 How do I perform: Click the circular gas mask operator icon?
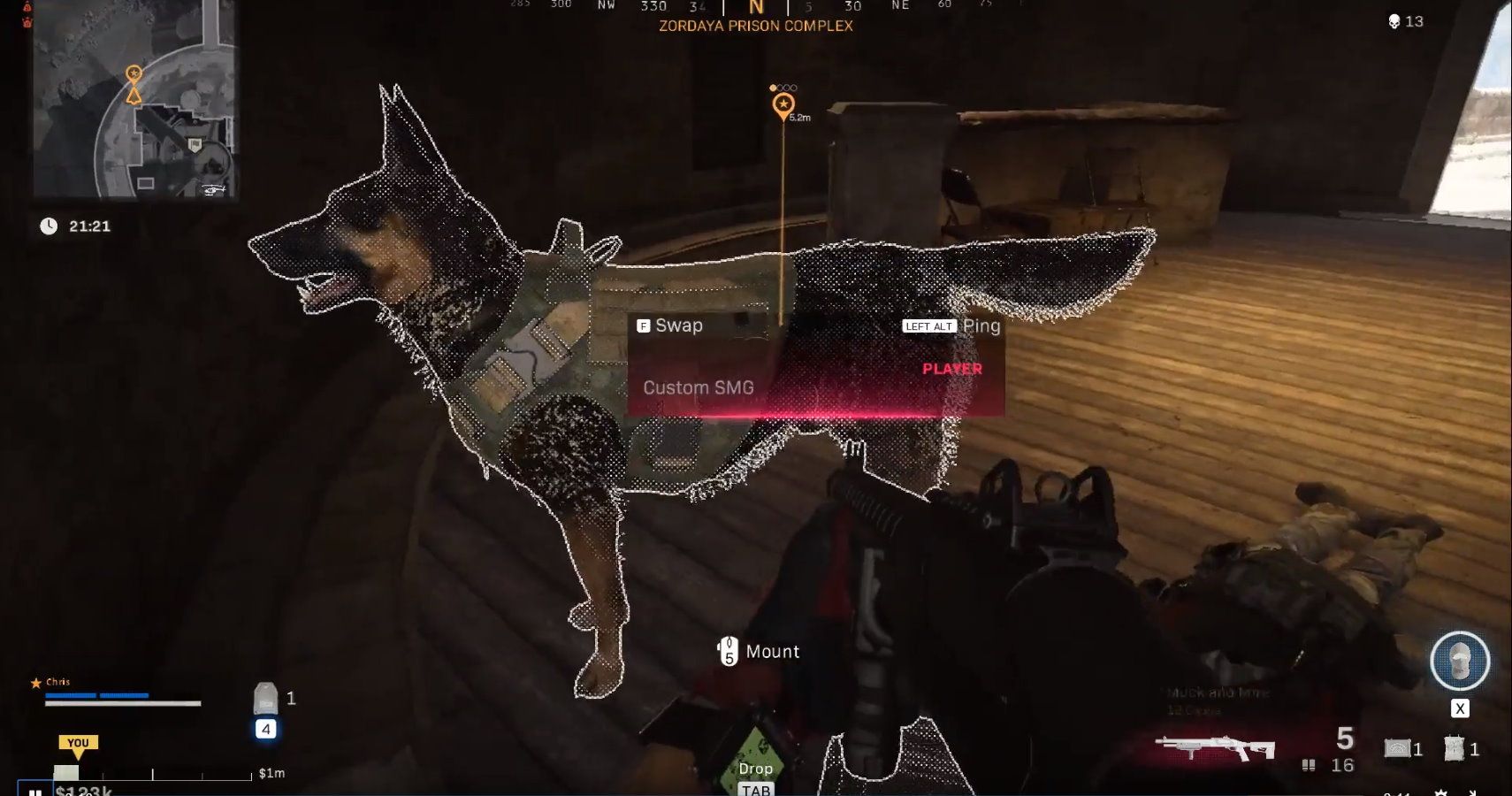pos(1459,661)
